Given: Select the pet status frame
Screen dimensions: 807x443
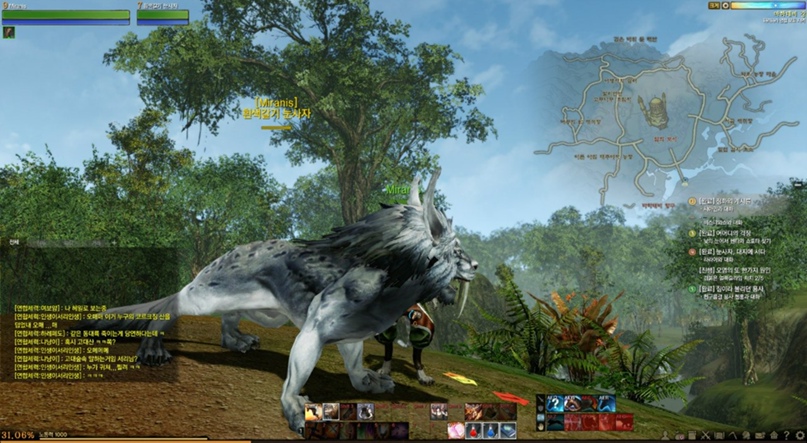Looking at the screenshot, I should pos(163,14).
